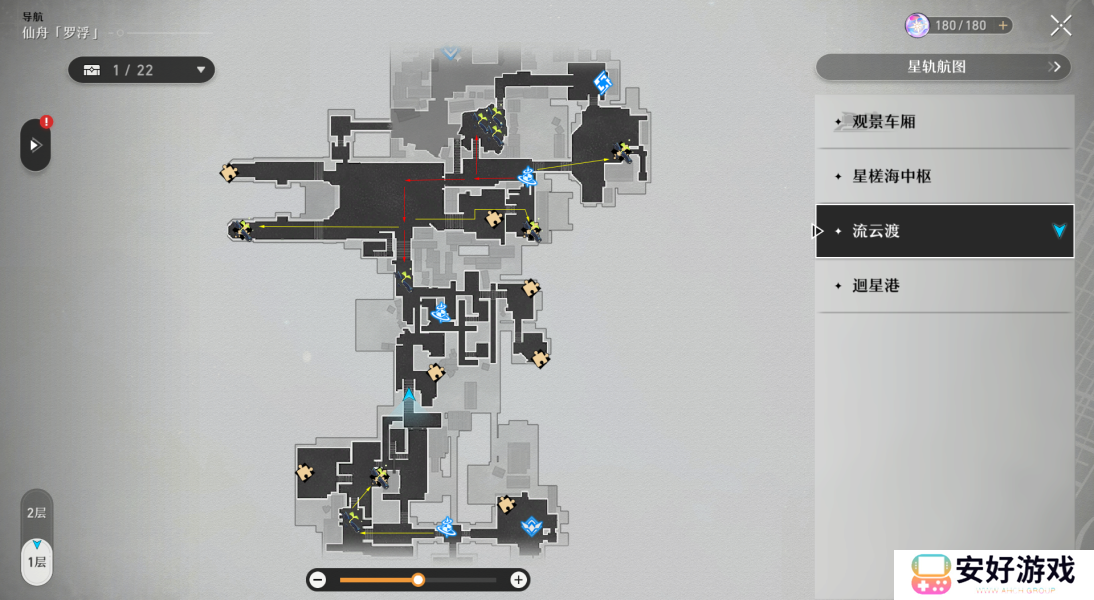Open the Star Rail Map button
The width and height of the screenshot is (1094, 600).
[943, 67]
